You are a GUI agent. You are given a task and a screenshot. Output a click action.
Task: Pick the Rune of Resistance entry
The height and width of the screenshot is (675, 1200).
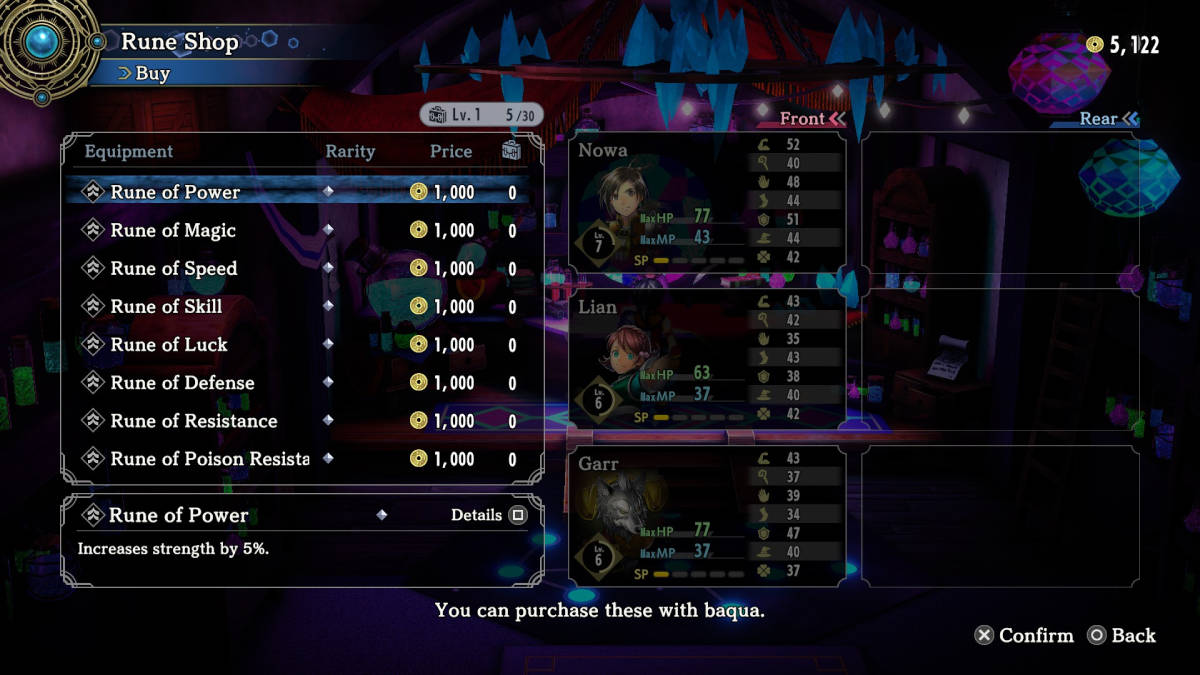coord(194,420)
